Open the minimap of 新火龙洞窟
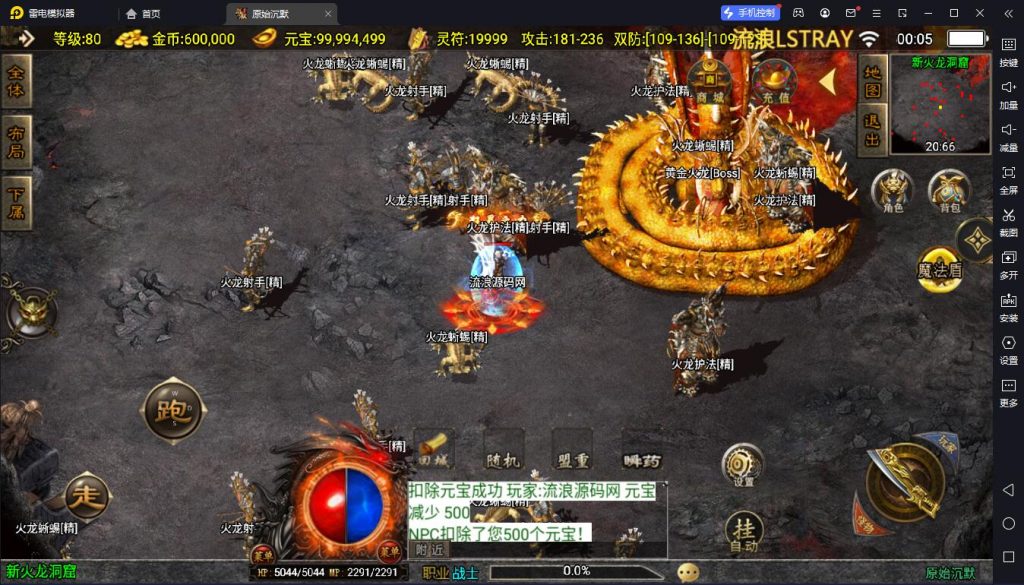The width and height of the screenshot is (1024, 585). tap(939, 105)
